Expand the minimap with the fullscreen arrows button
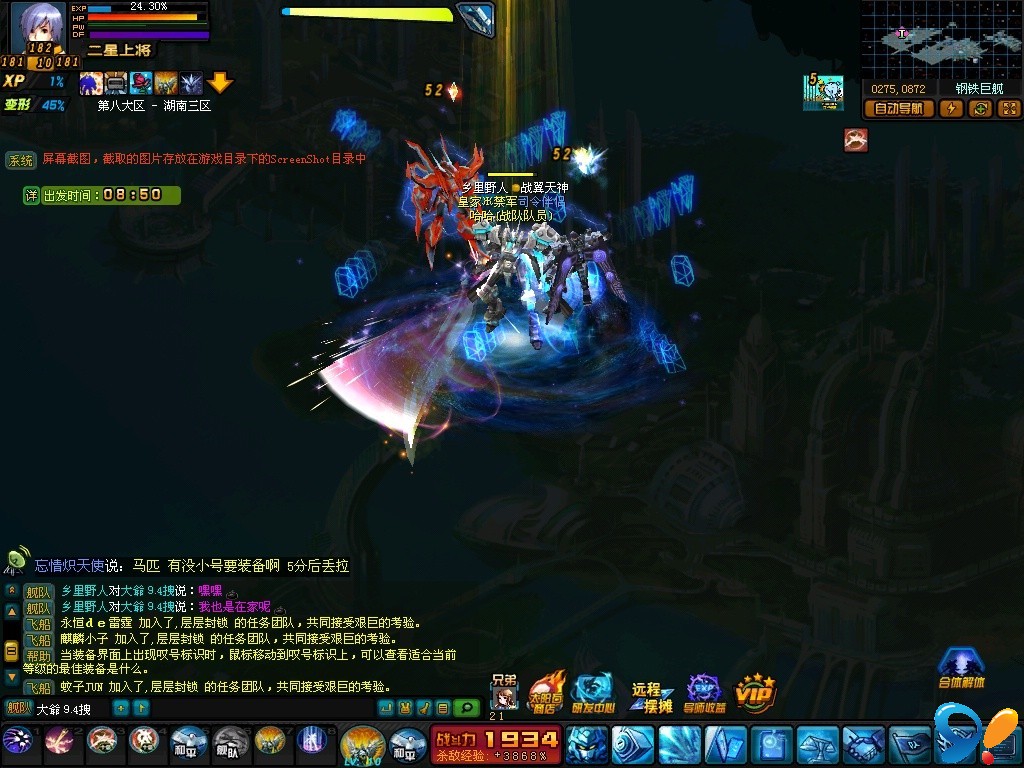This screenshot has width=1024, height=768. click(1009, 109)
